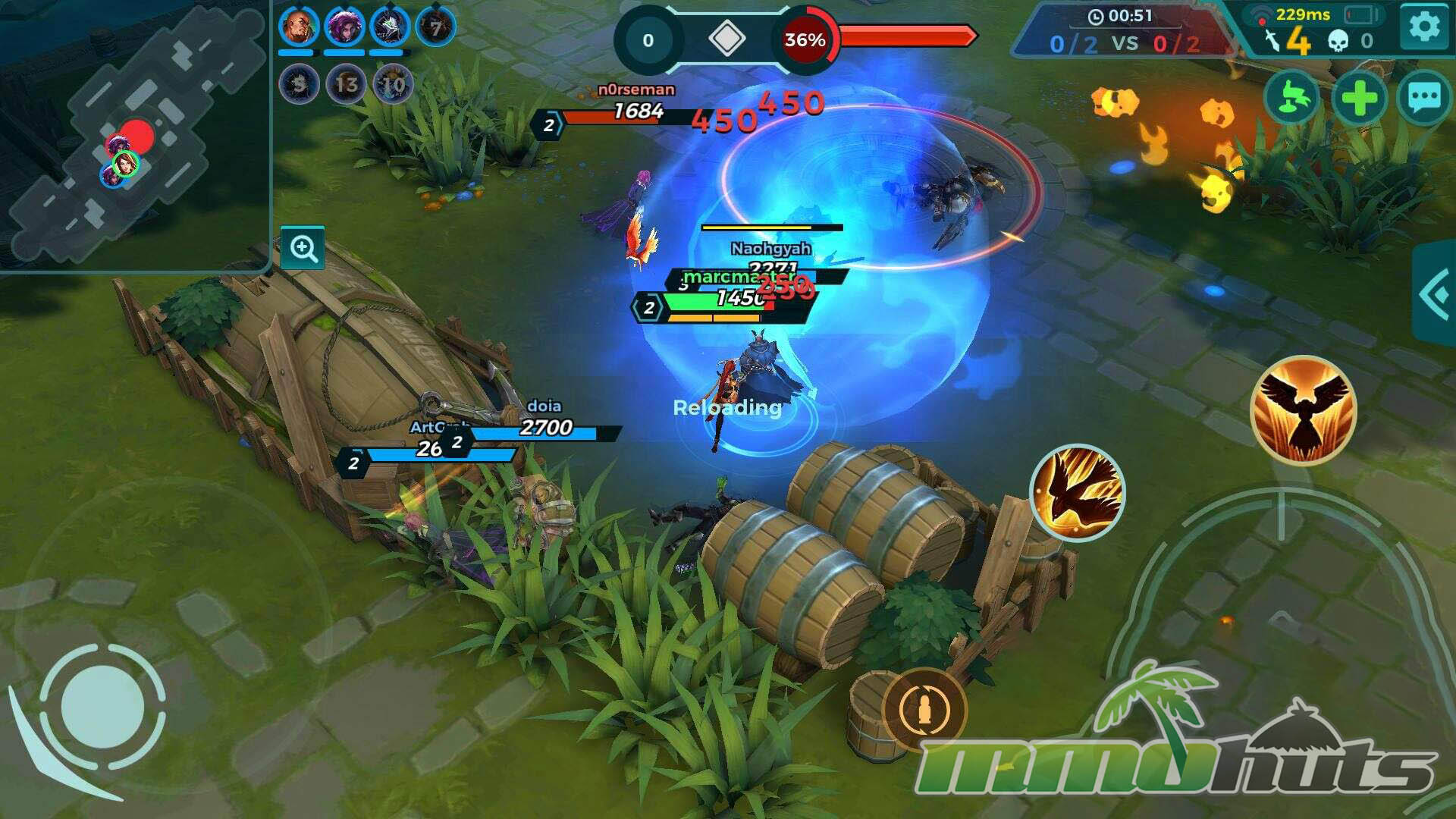This screenshot has height=819, width=1456.
Task: Tap the green mount rider button
Action: (x=1291, y=97)
